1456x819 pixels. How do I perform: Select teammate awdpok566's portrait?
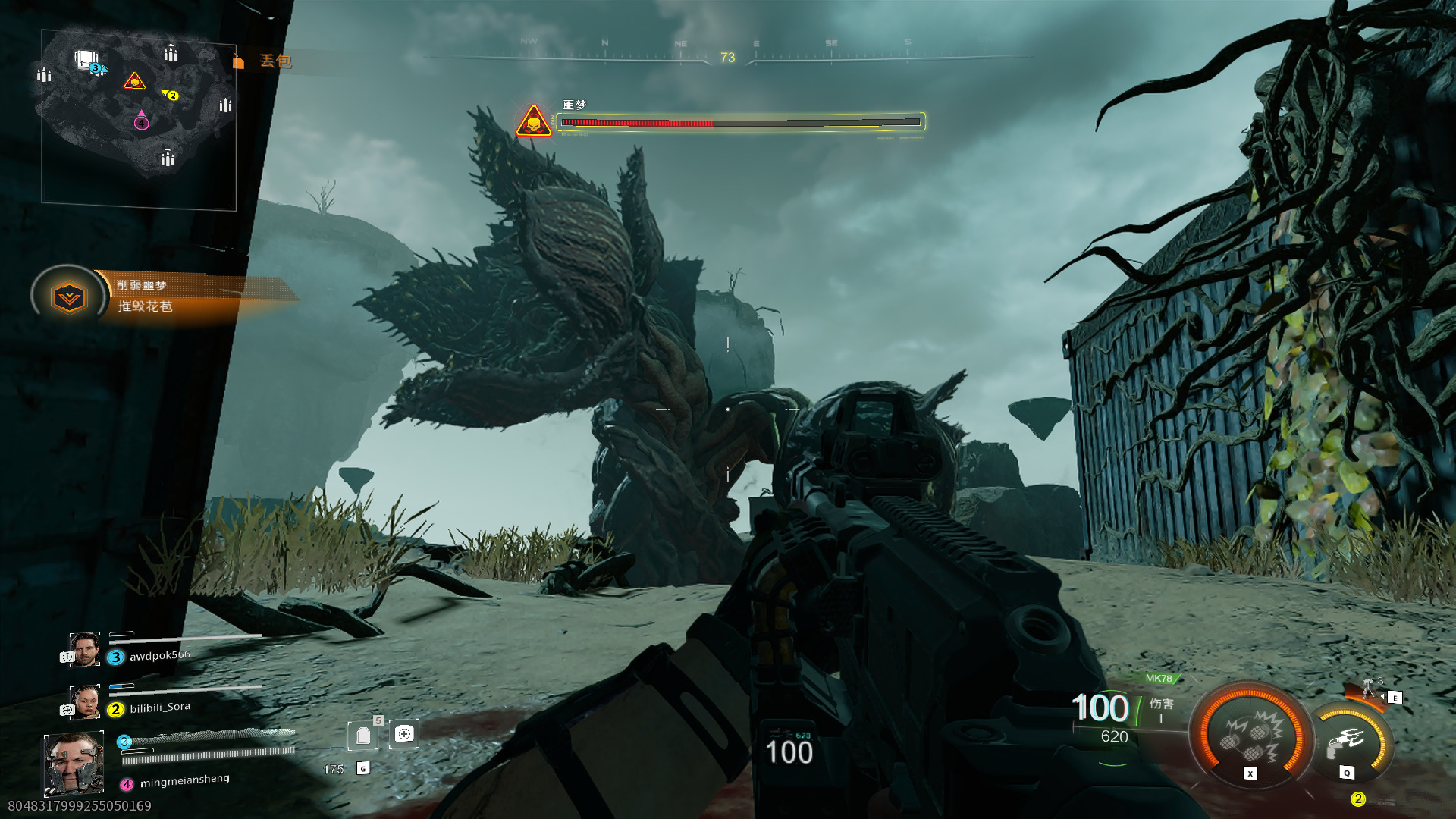(84, 649)
